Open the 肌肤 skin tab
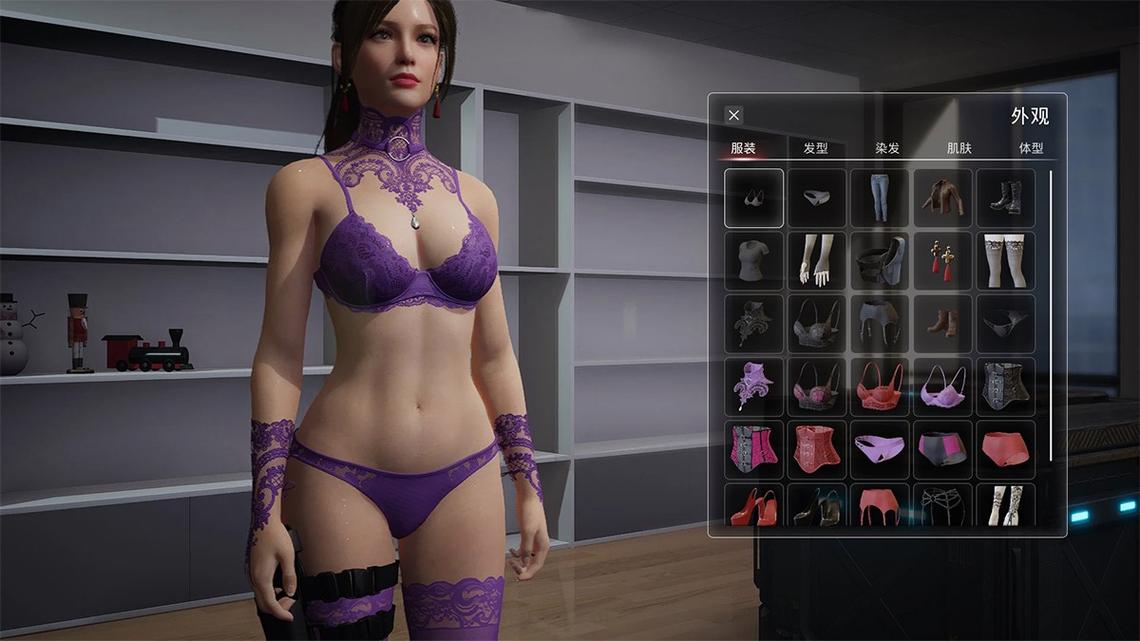The height and width of the screenshot is (641, 1140). (x=959, y=149)
